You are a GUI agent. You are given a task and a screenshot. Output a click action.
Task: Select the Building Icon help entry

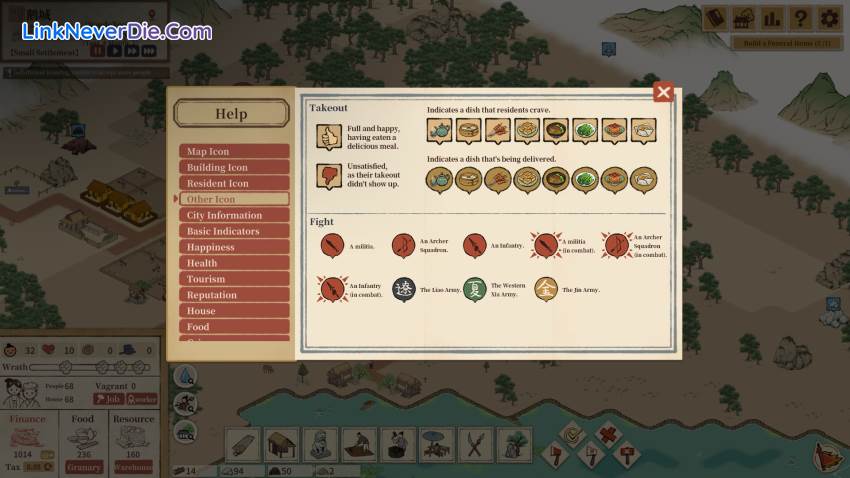click(x=234, y=168)
